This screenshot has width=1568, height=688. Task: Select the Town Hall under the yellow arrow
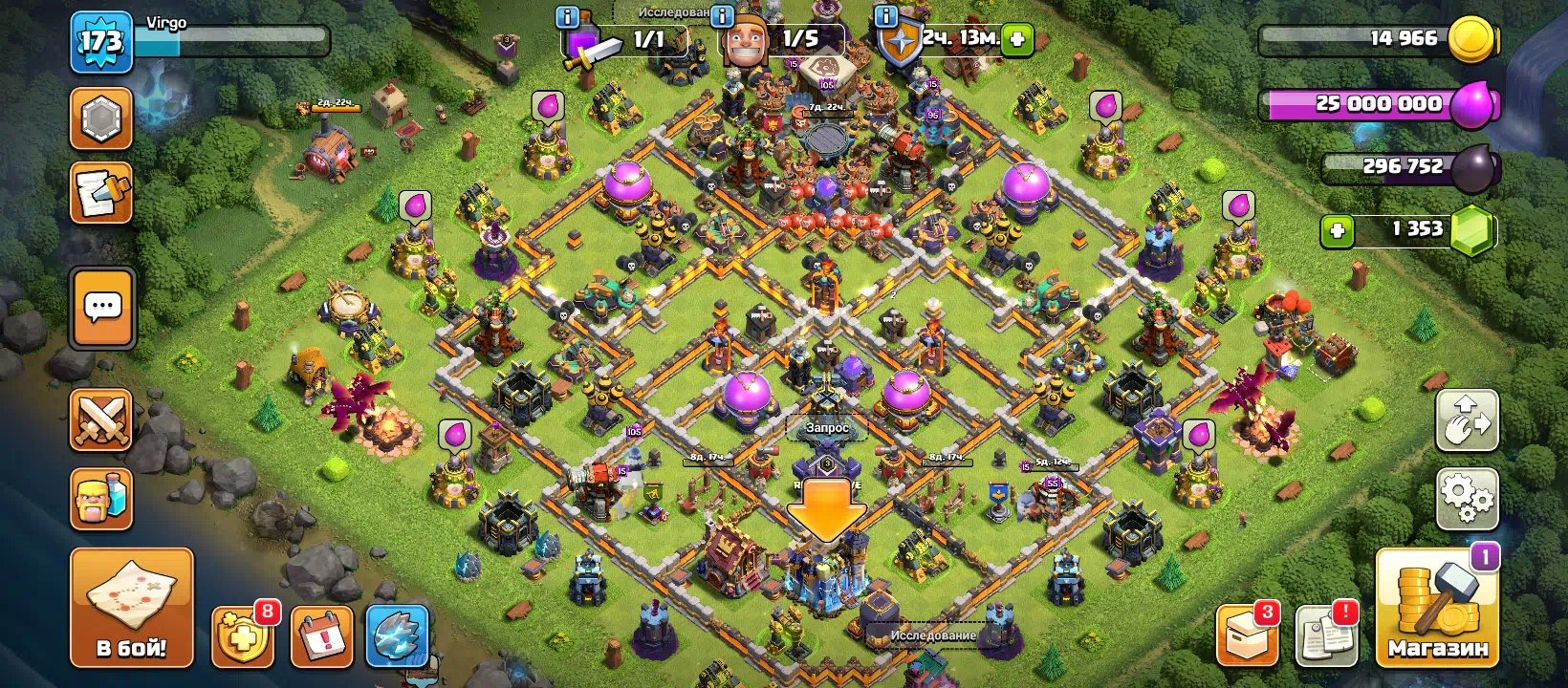coord(824,573)
